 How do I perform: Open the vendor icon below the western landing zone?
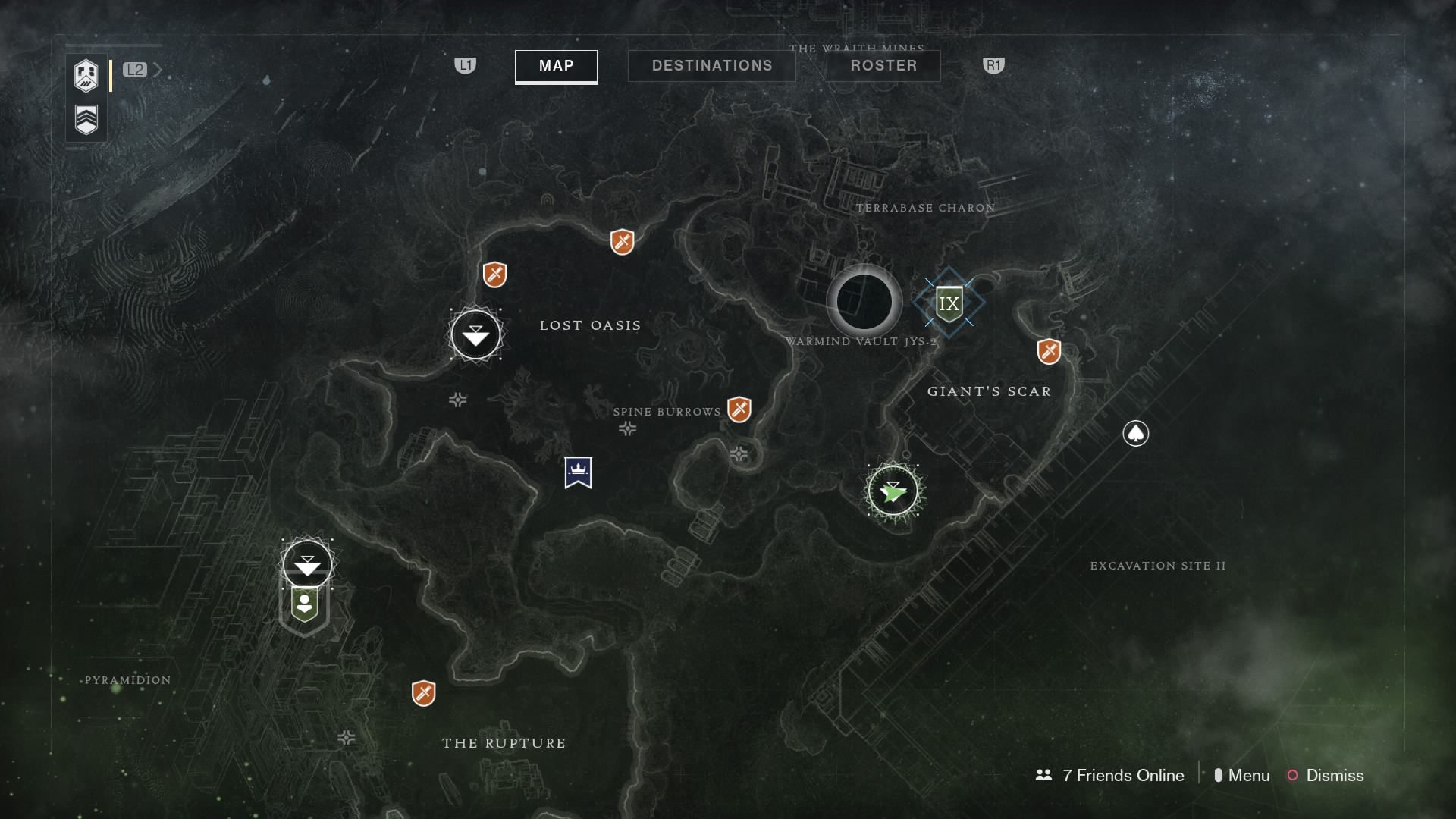coord(305,603)
